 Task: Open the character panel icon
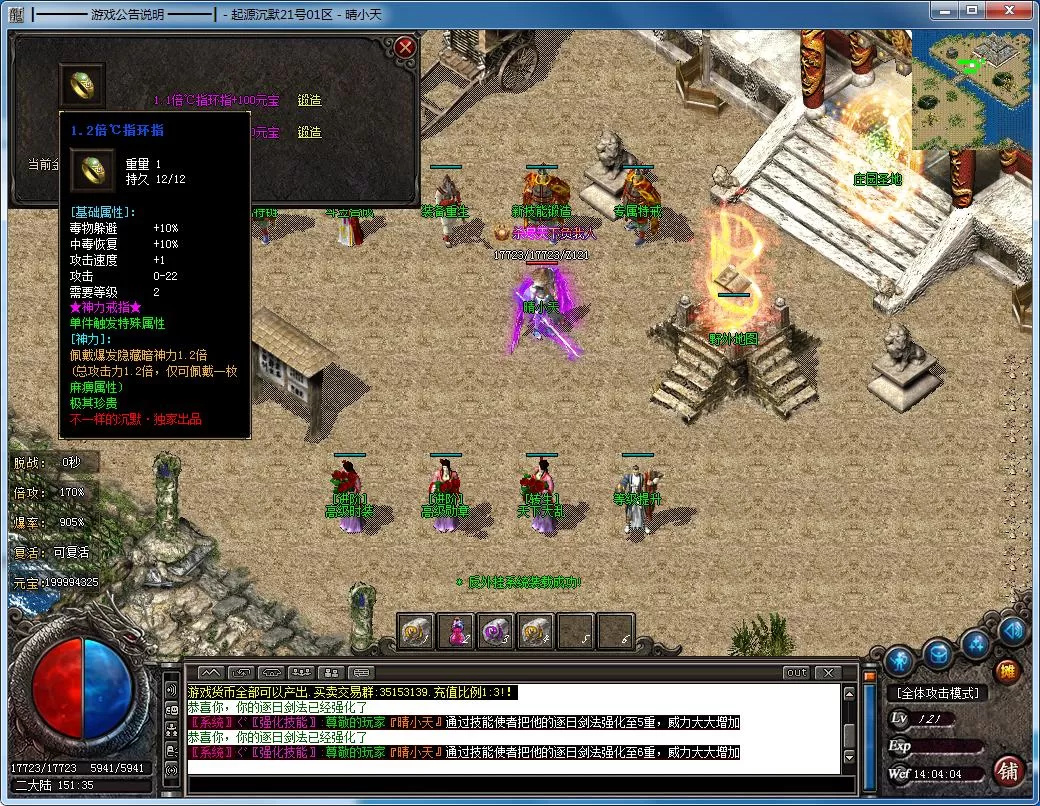click(898, 660)
